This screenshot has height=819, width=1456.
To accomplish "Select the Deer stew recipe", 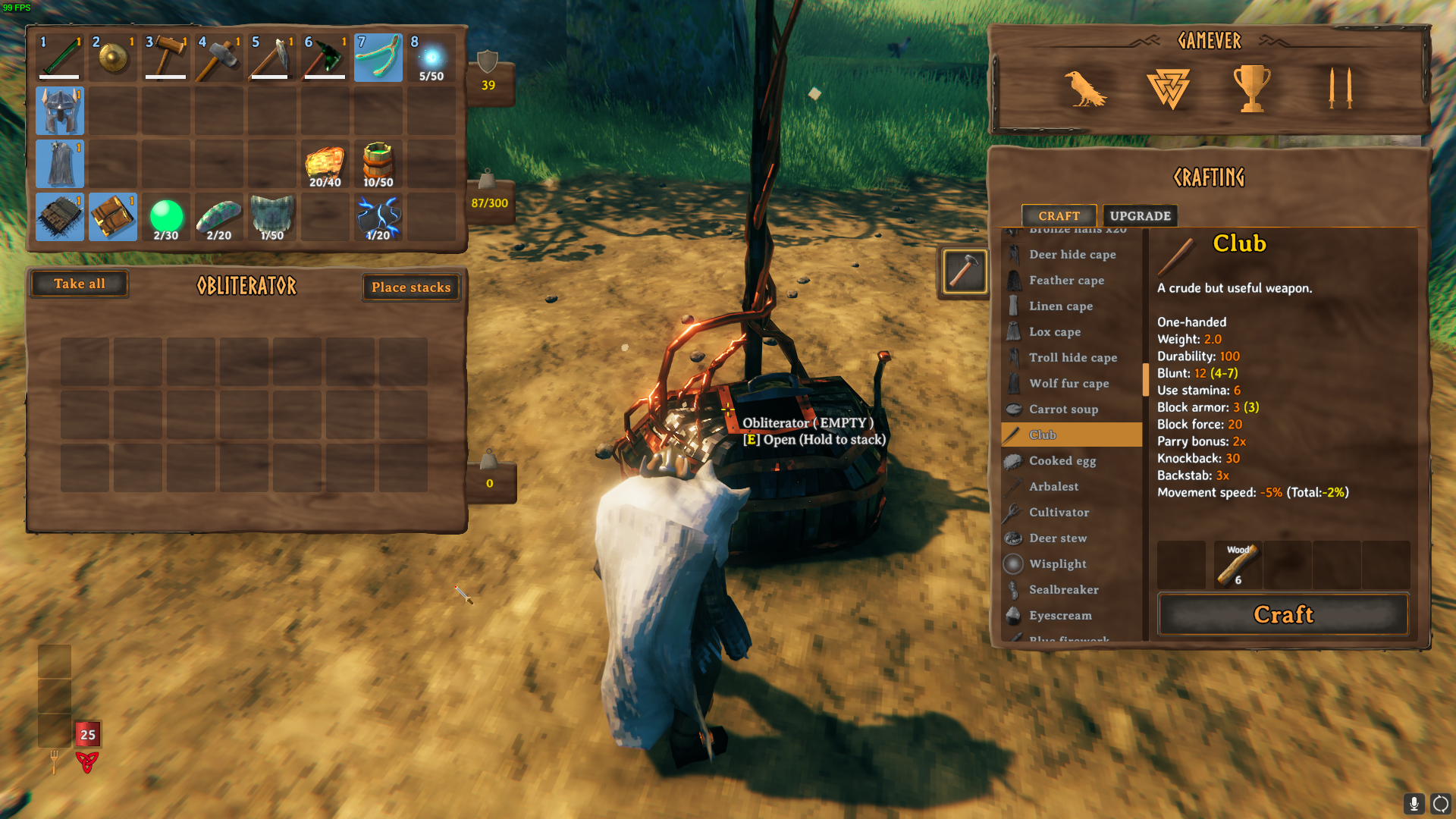I will pos(1057,538).
